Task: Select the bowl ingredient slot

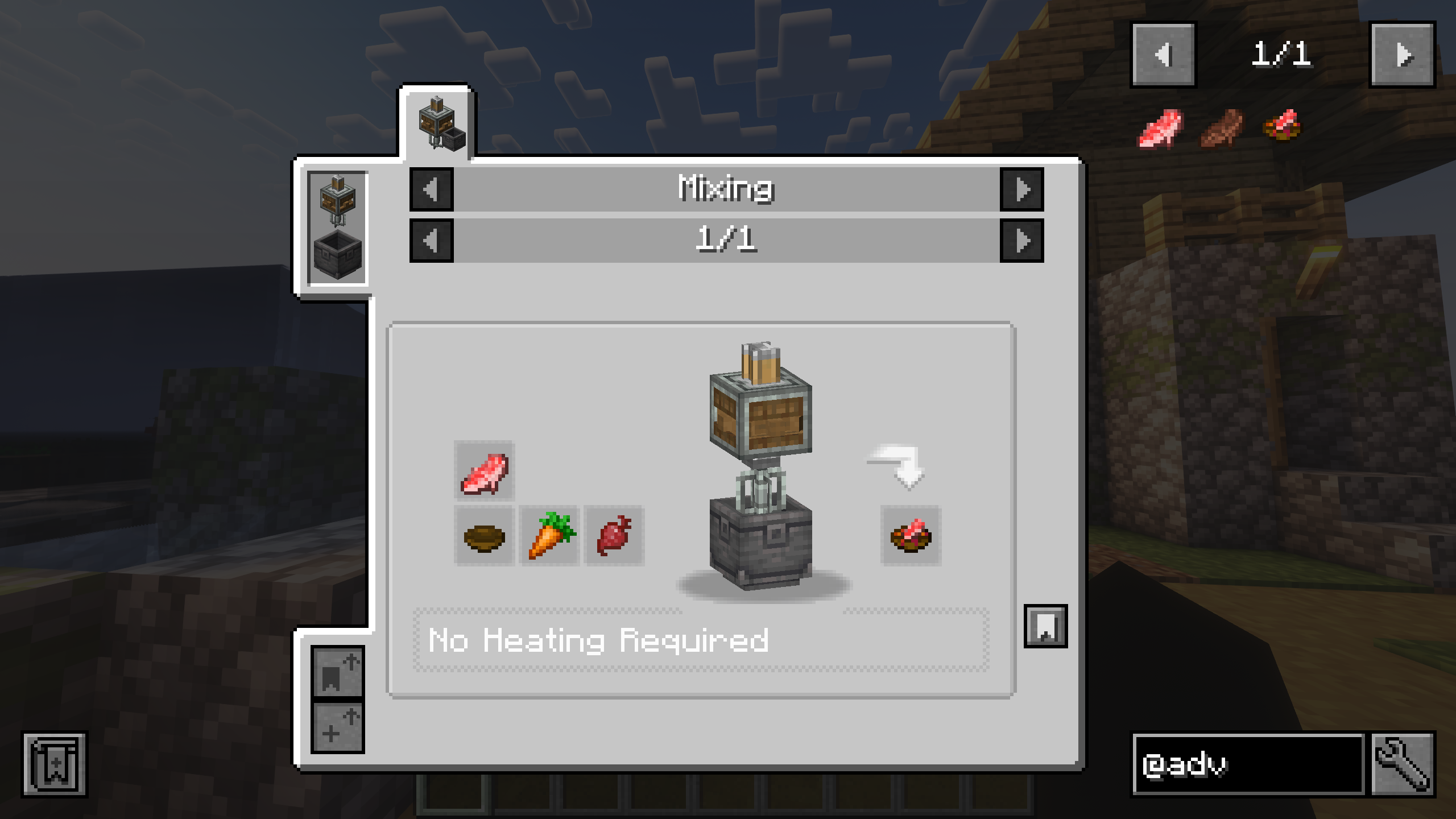Action: click(x=485, y=536)
